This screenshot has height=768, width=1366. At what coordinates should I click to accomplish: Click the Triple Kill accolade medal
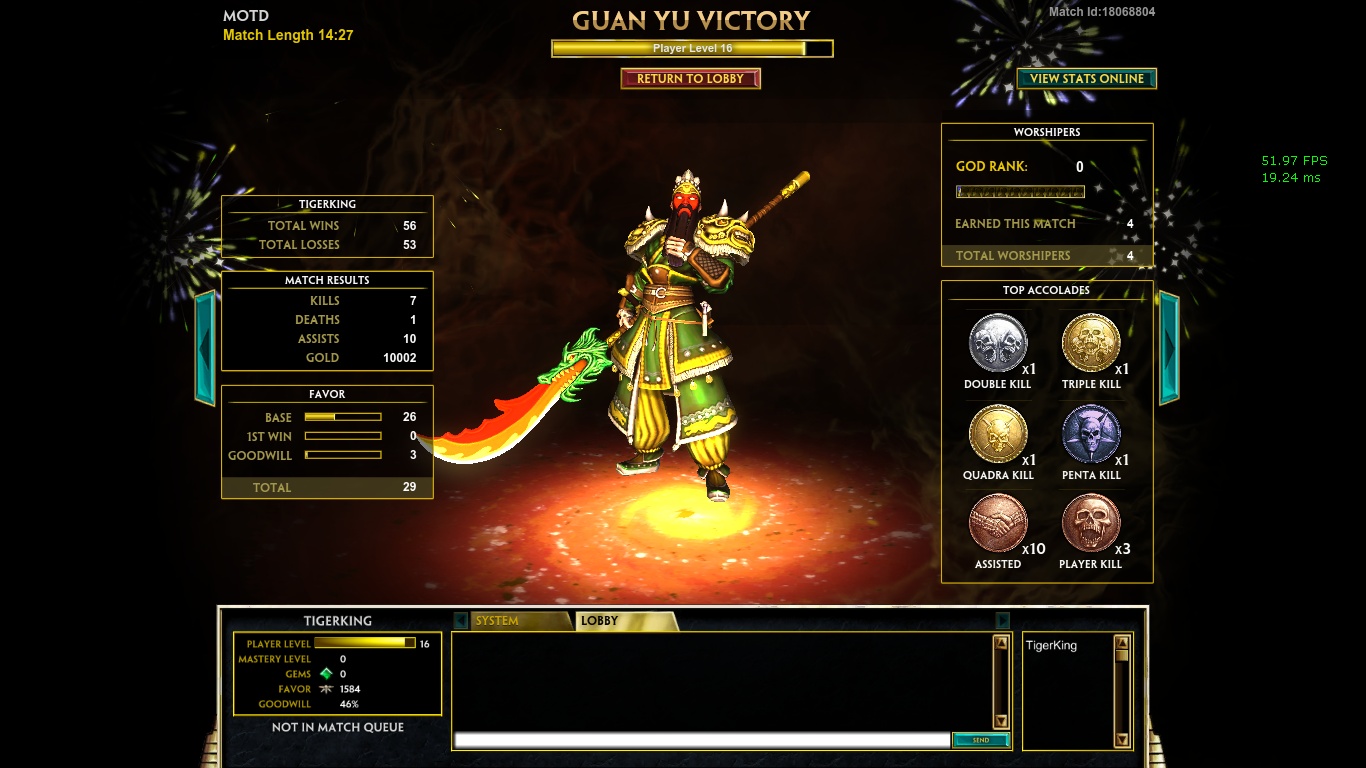pyautogui.click(x=1090, y=342)
